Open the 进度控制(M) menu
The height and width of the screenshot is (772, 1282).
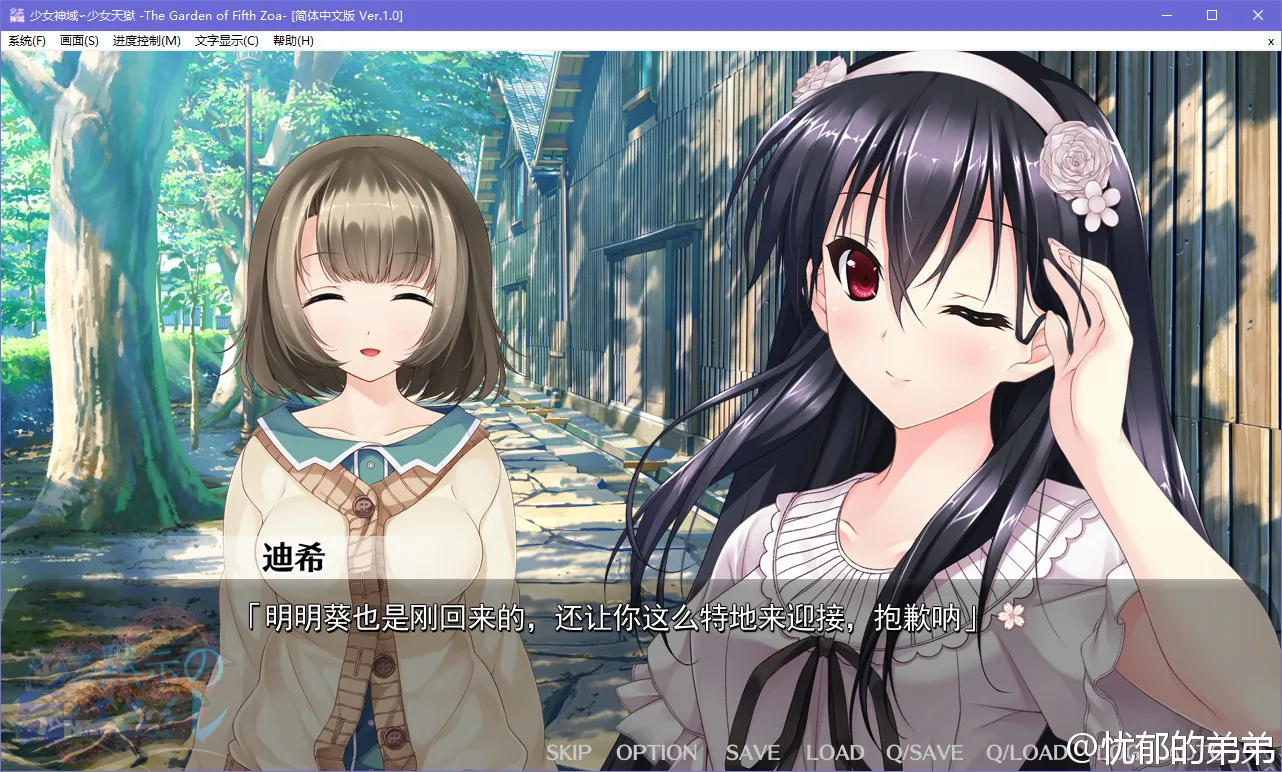click(x=146, y=40)
